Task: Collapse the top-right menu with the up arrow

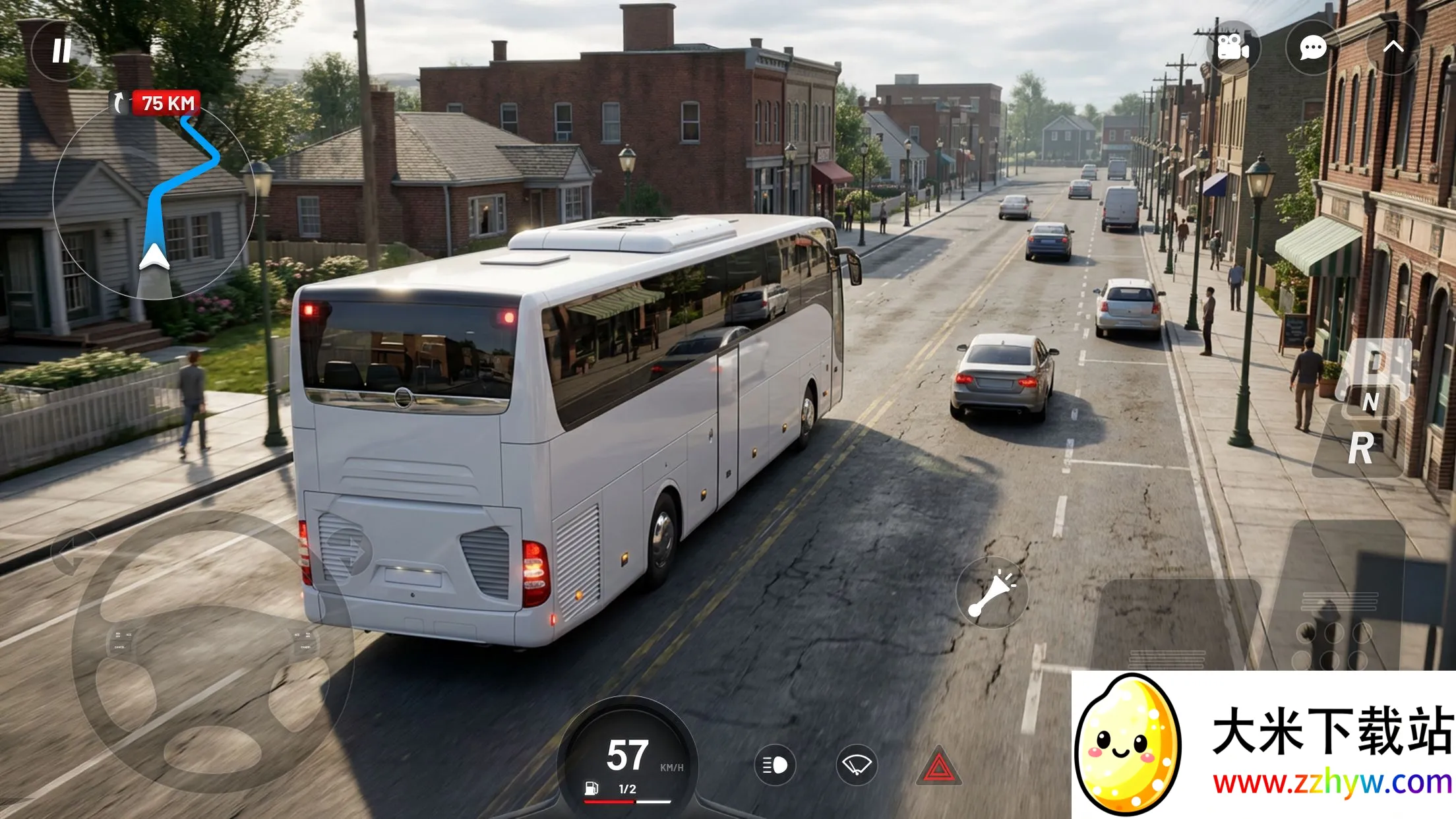Action: click(x=1393, y=47)
